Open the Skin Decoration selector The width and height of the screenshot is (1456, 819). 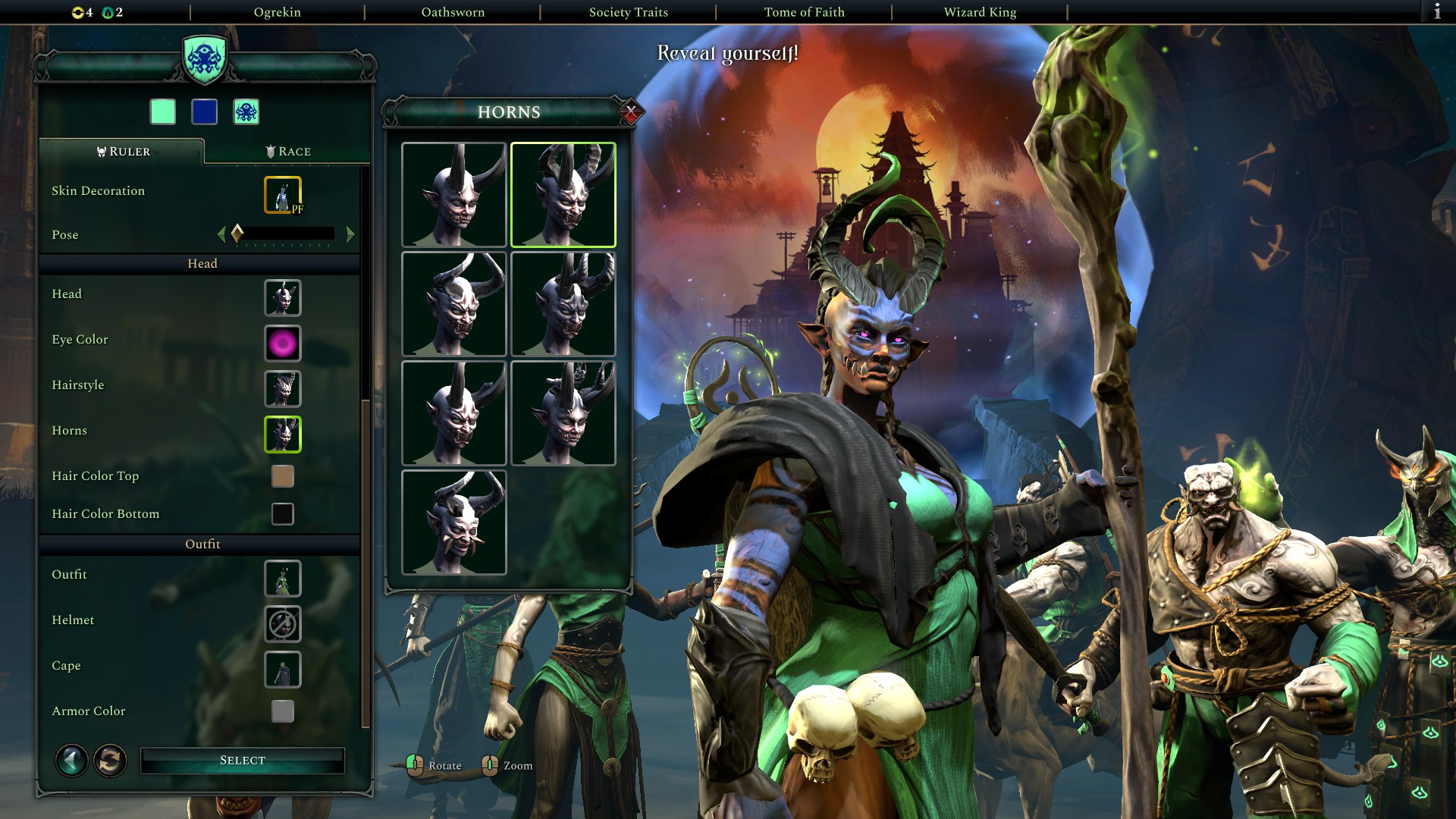[x=281, y=194]
